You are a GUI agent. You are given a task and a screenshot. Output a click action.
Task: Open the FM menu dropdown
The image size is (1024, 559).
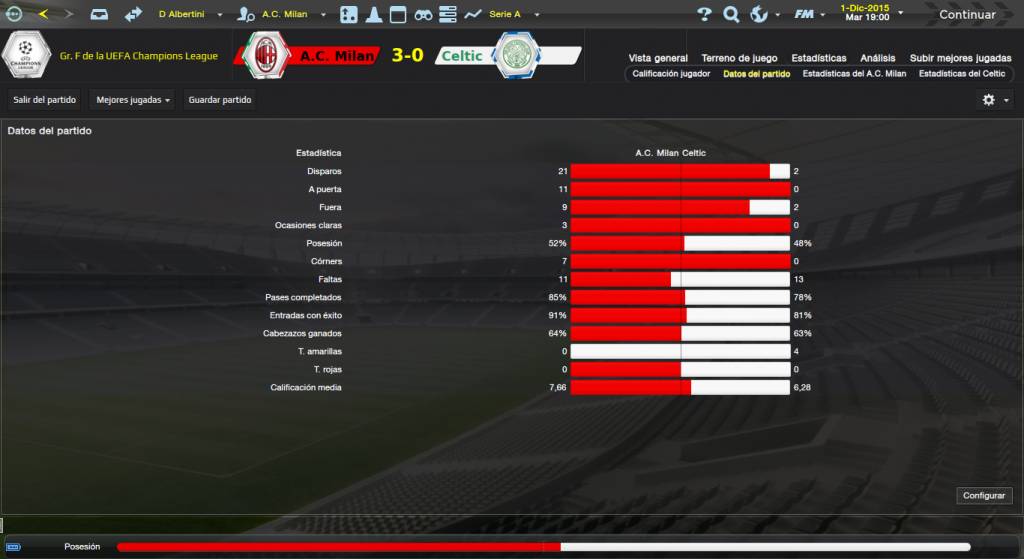pyautogui.click(x=807, y=14)
